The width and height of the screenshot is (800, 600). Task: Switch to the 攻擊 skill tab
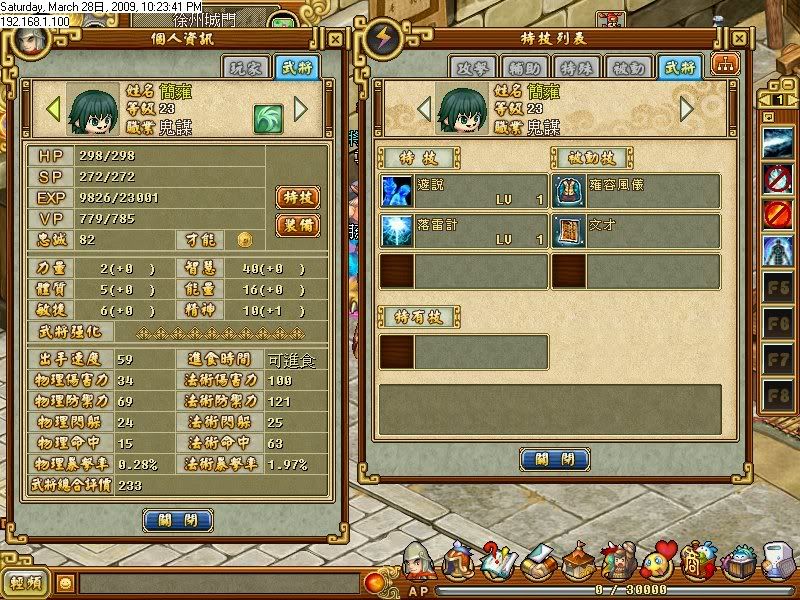pos(473,67)
